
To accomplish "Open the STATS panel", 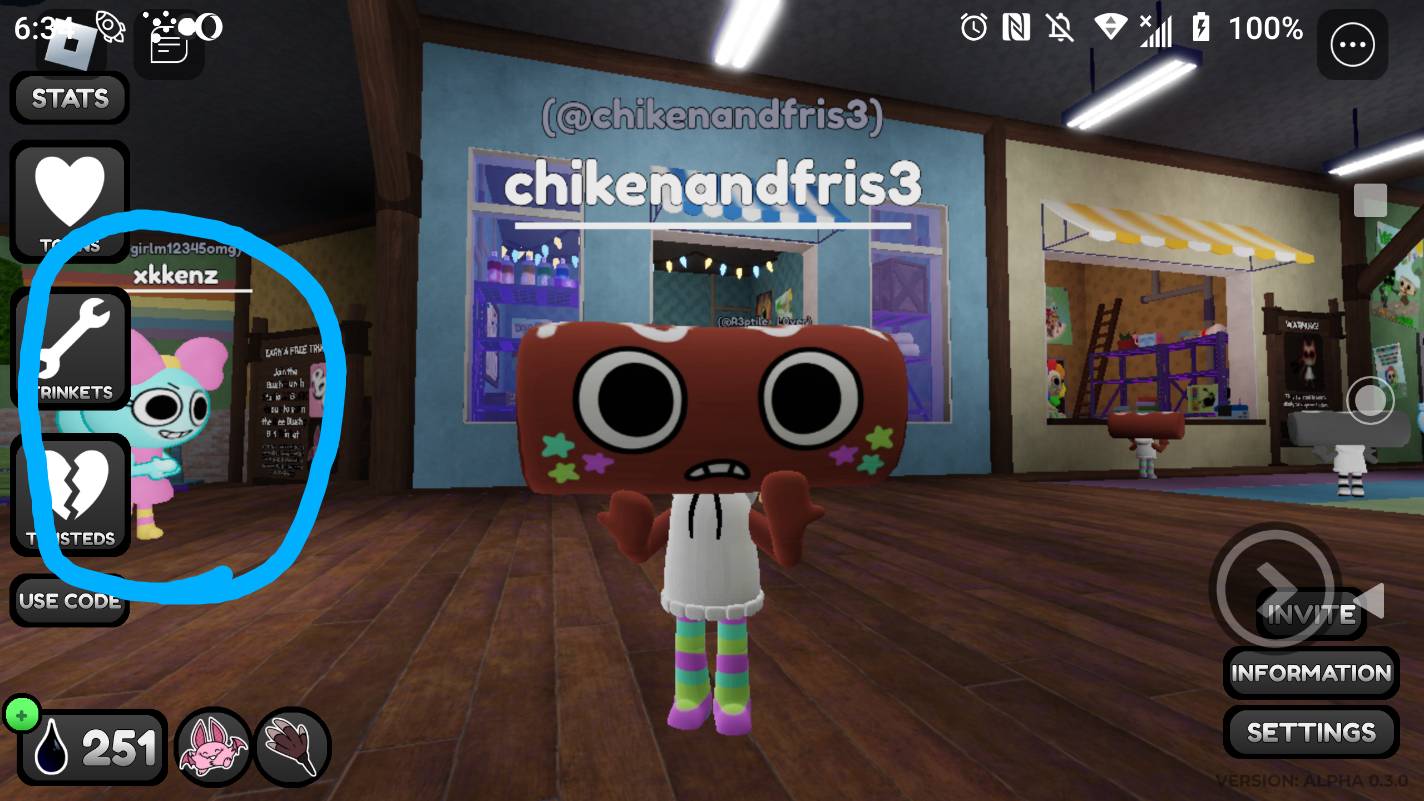I will click(69, 98).
